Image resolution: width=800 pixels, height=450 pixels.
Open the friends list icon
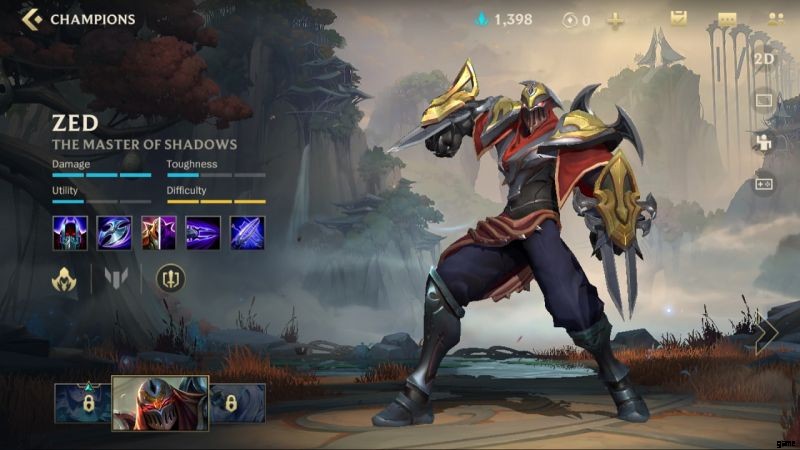point(774,19)
